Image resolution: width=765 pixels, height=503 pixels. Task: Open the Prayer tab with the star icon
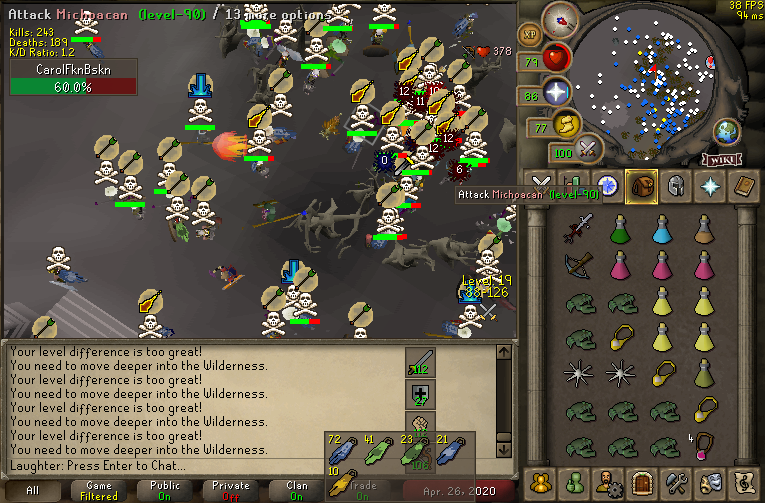click(709, 186)
